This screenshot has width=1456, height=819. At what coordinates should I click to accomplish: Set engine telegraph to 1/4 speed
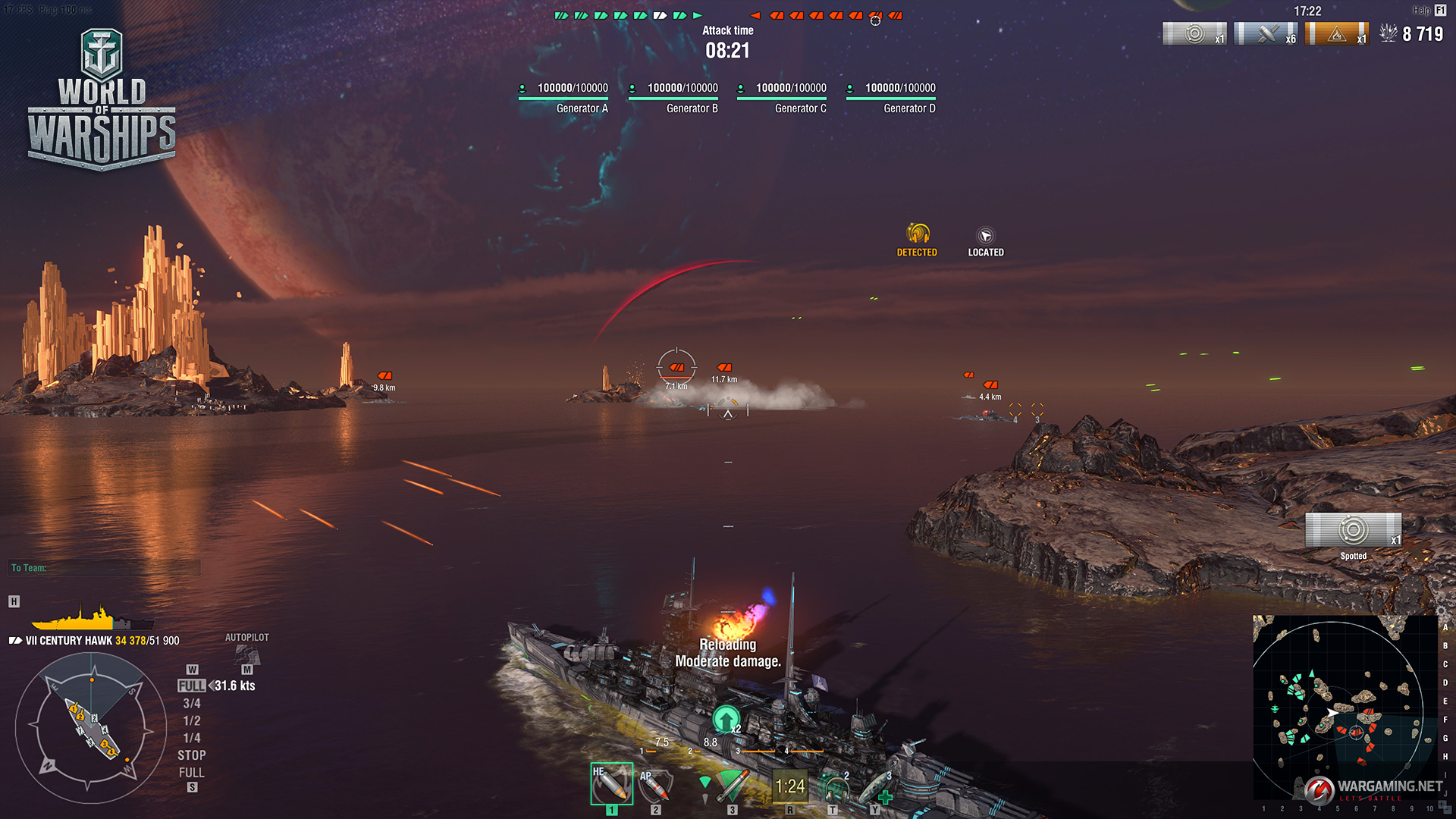click(192, 739)
